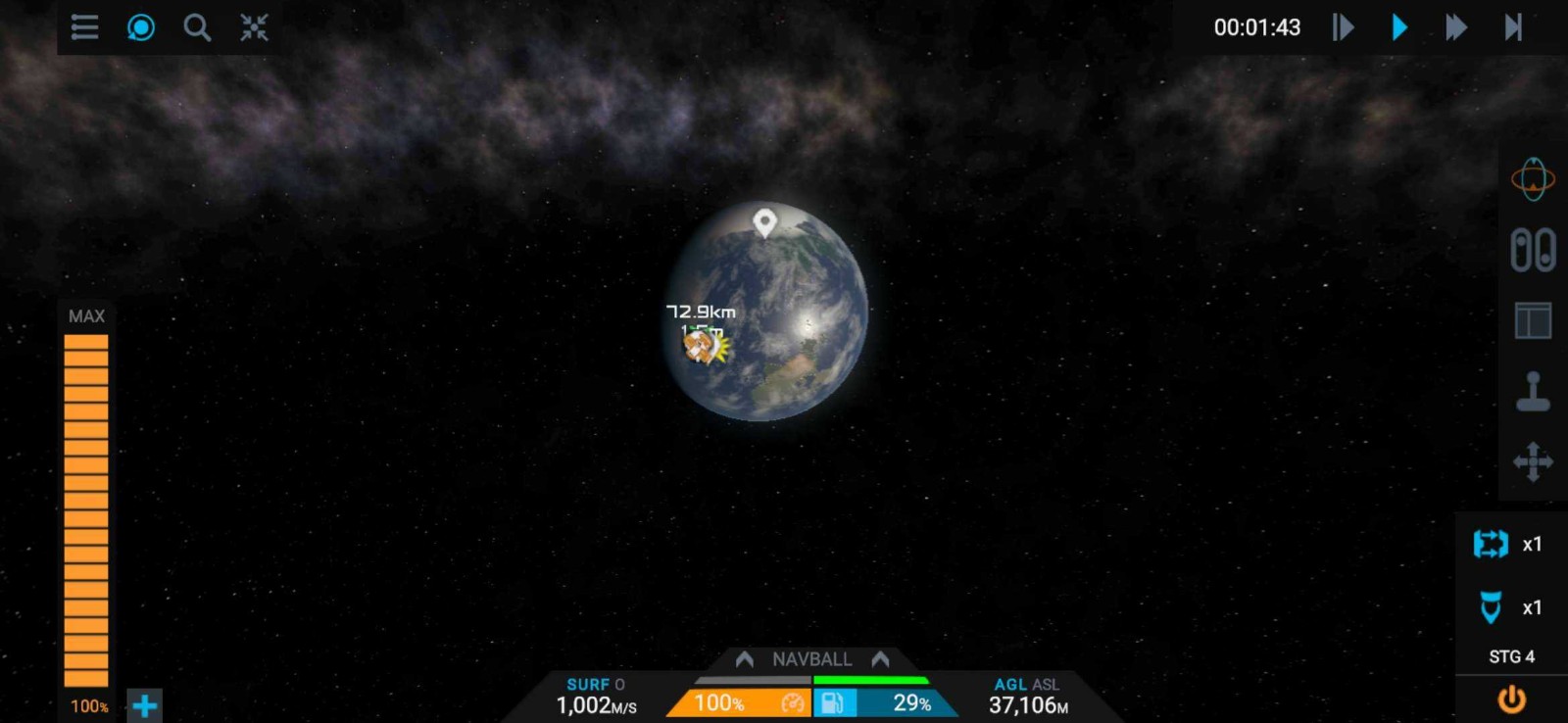Expand the left NAVBALL chevron arrow

[745, 659]
